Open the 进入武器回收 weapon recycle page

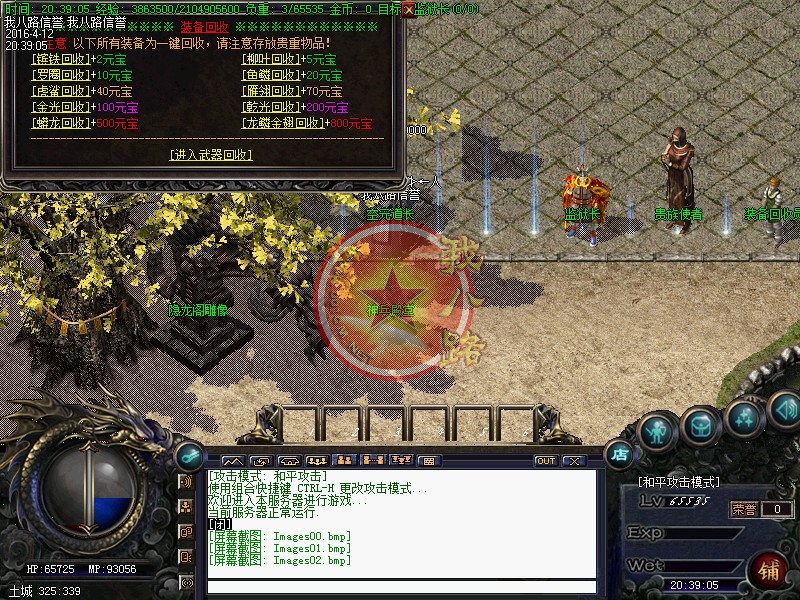(210, 155)
